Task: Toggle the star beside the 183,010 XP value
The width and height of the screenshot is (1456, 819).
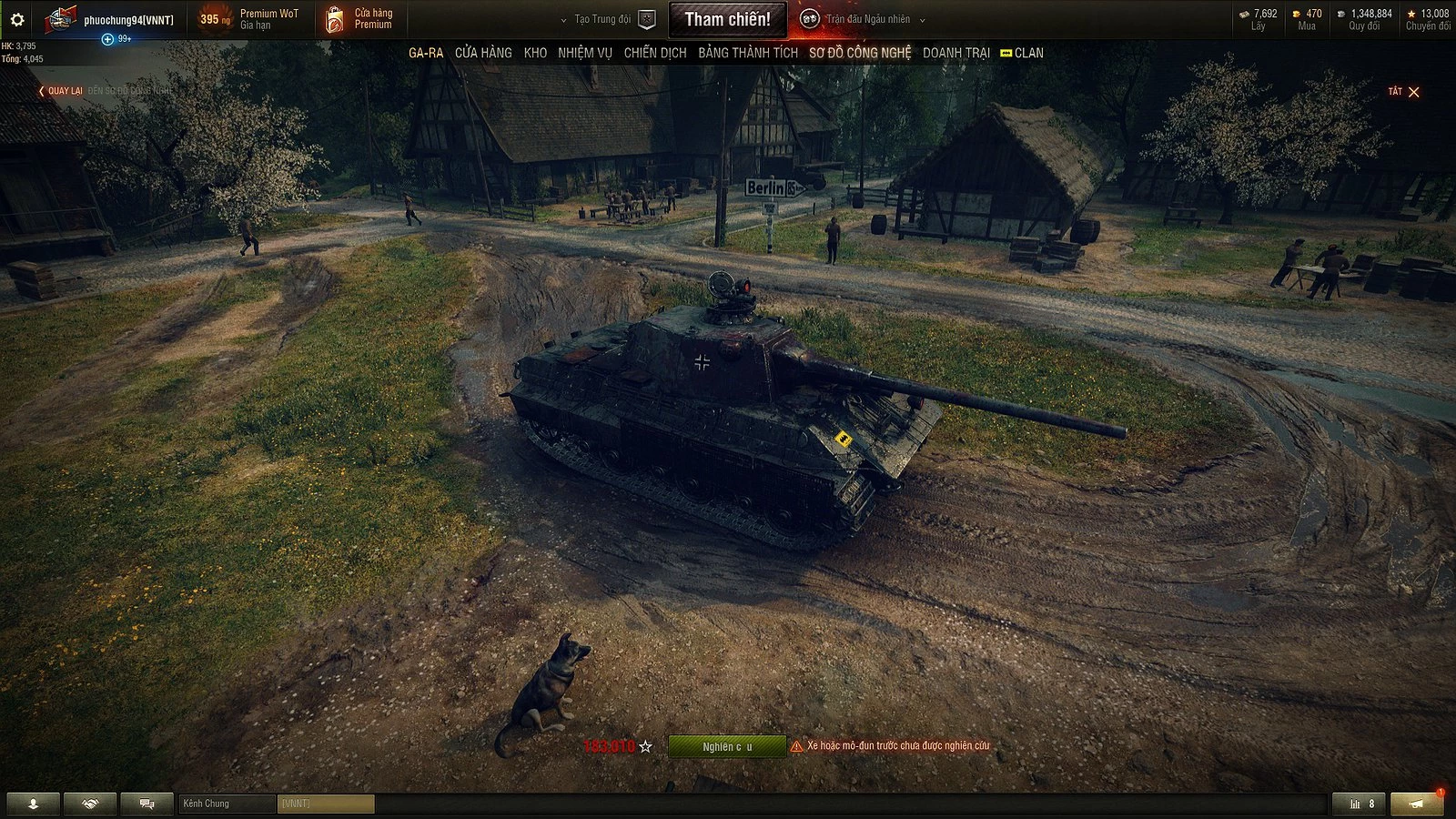Action: coord(645,748)
